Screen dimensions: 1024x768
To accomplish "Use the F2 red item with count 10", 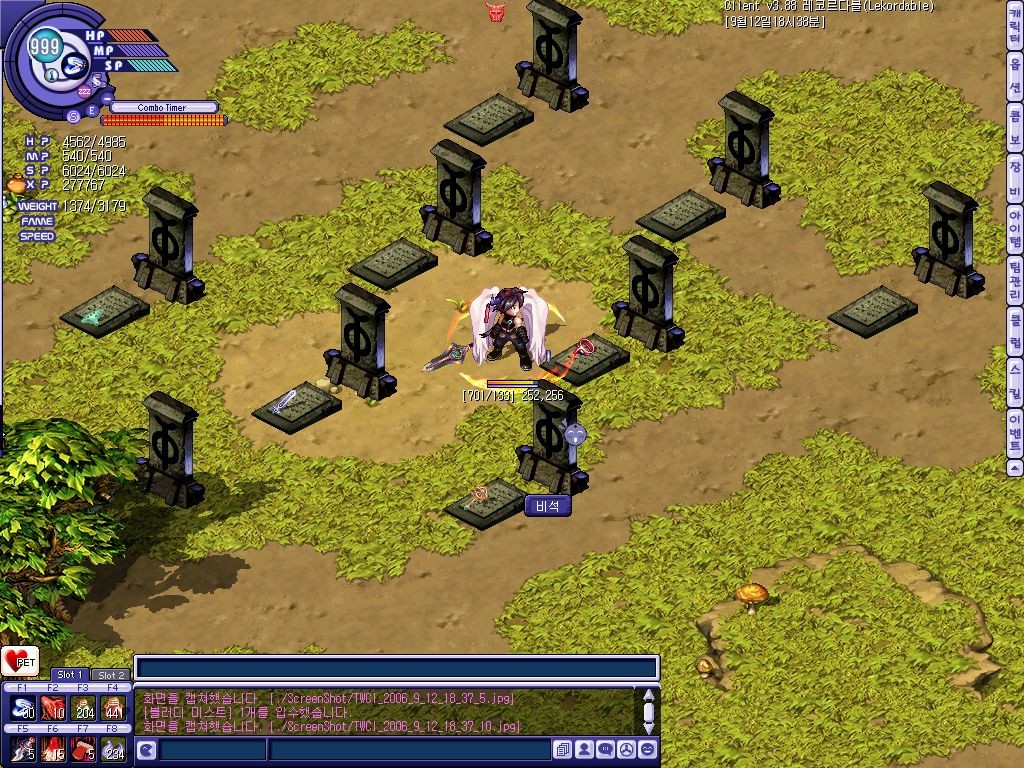I will click(54, 708).
